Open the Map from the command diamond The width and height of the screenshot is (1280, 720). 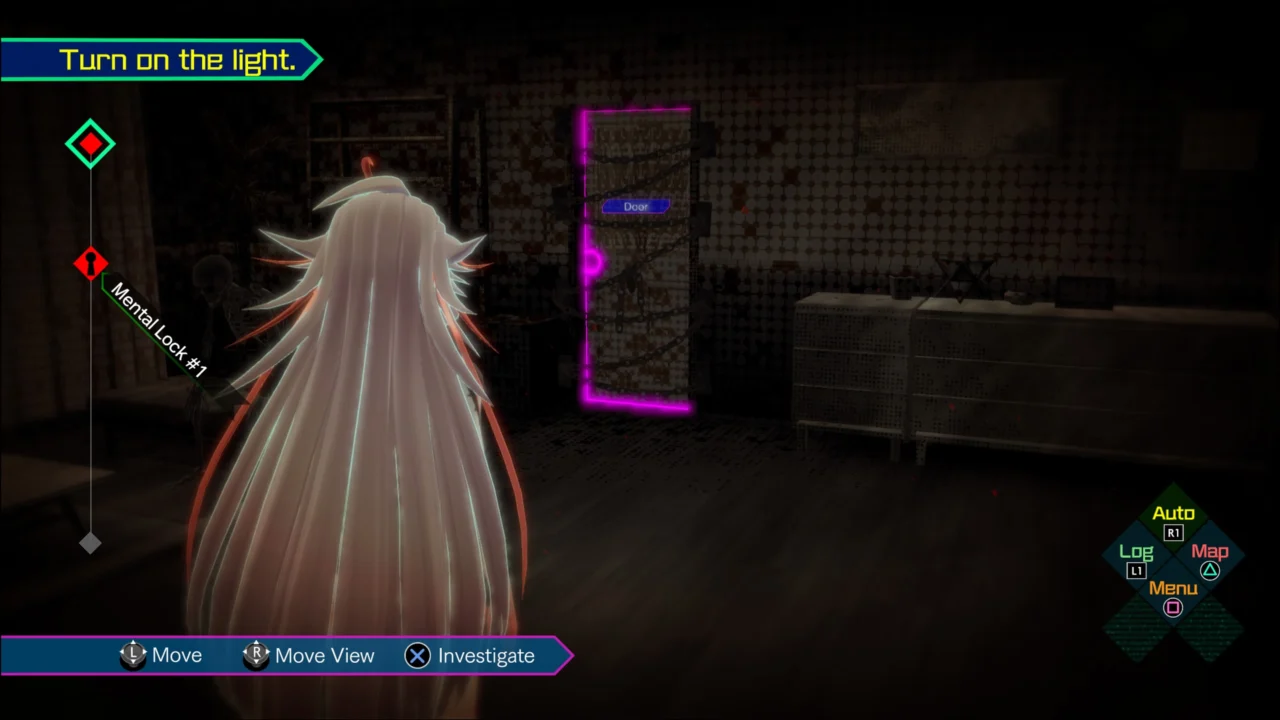point(1210,551)
